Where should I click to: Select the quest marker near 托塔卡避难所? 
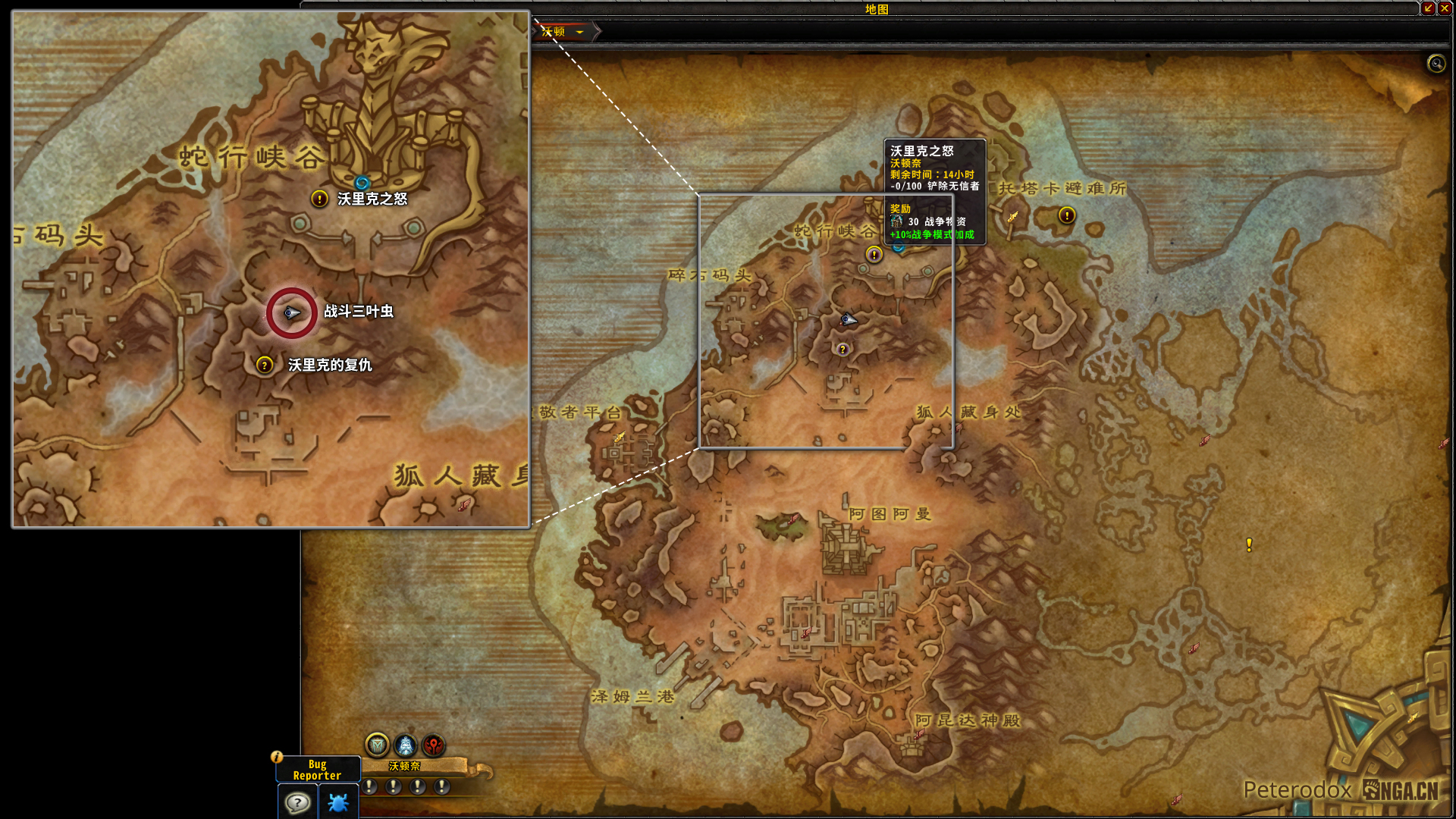[x=1067, y=215]
